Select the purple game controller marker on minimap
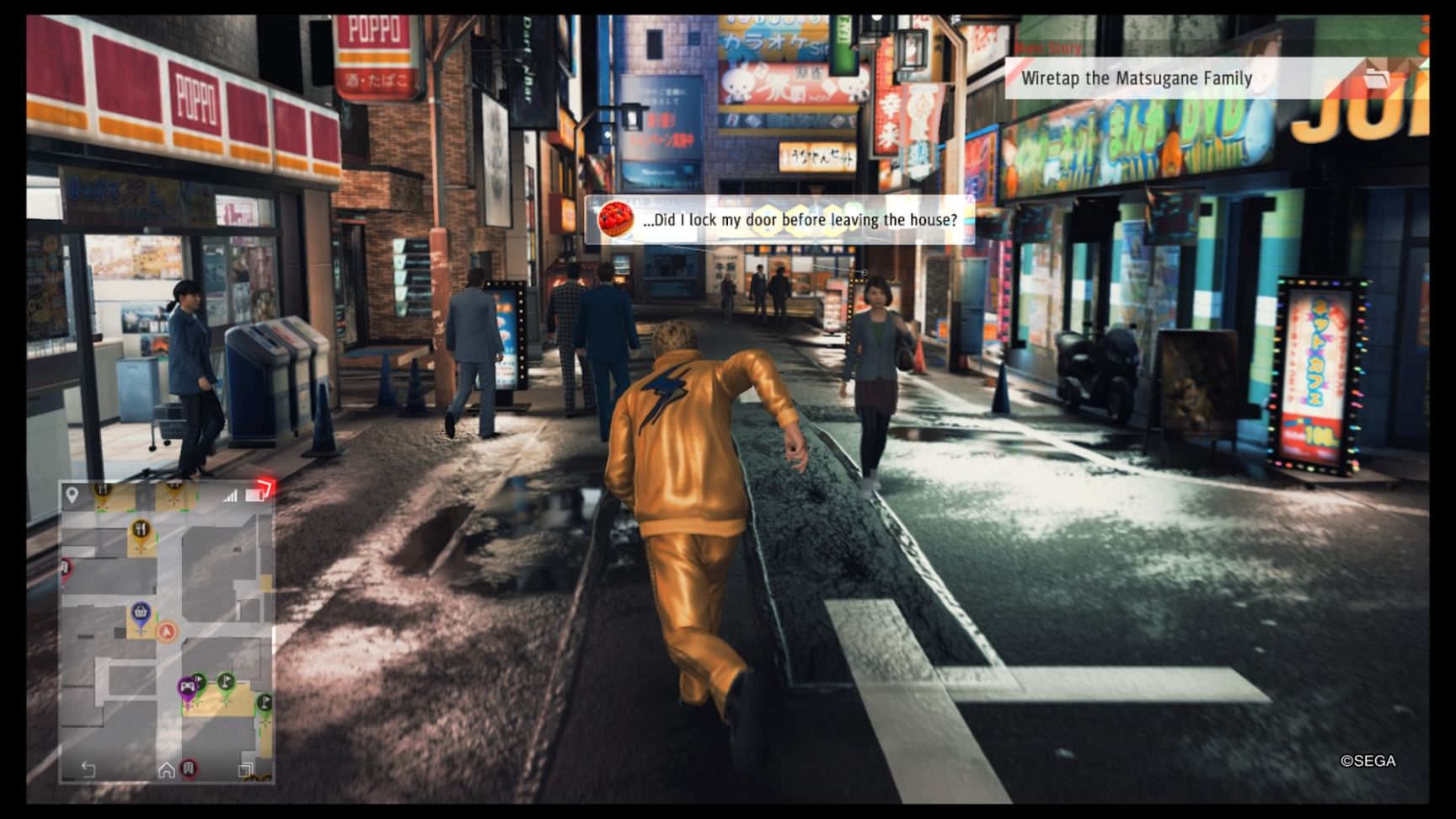Viewport: 1456px width, 819px height. 188,686
